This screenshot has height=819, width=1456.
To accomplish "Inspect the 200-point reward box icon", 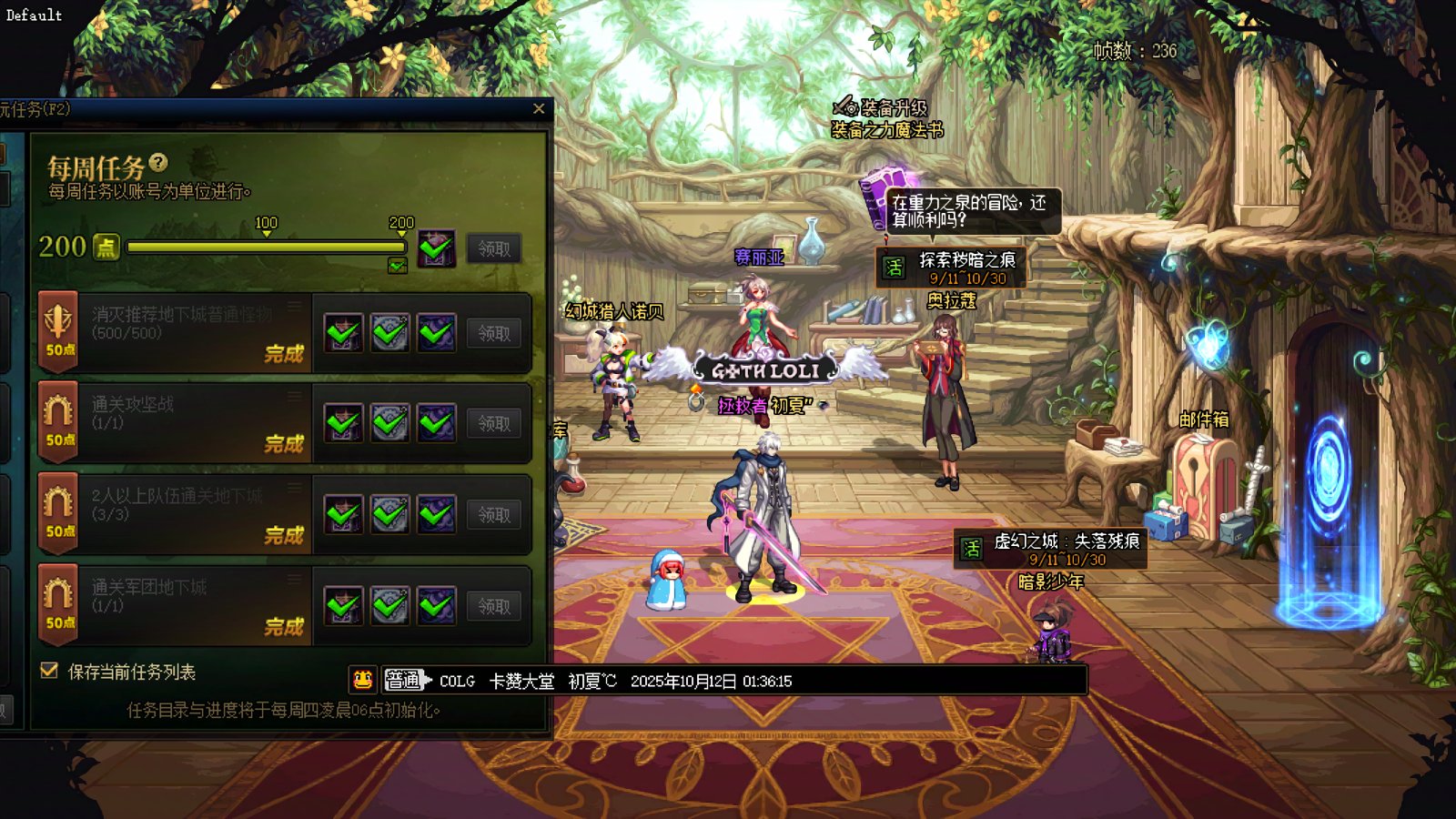I will pyautogui.click(x=436, y=248).
